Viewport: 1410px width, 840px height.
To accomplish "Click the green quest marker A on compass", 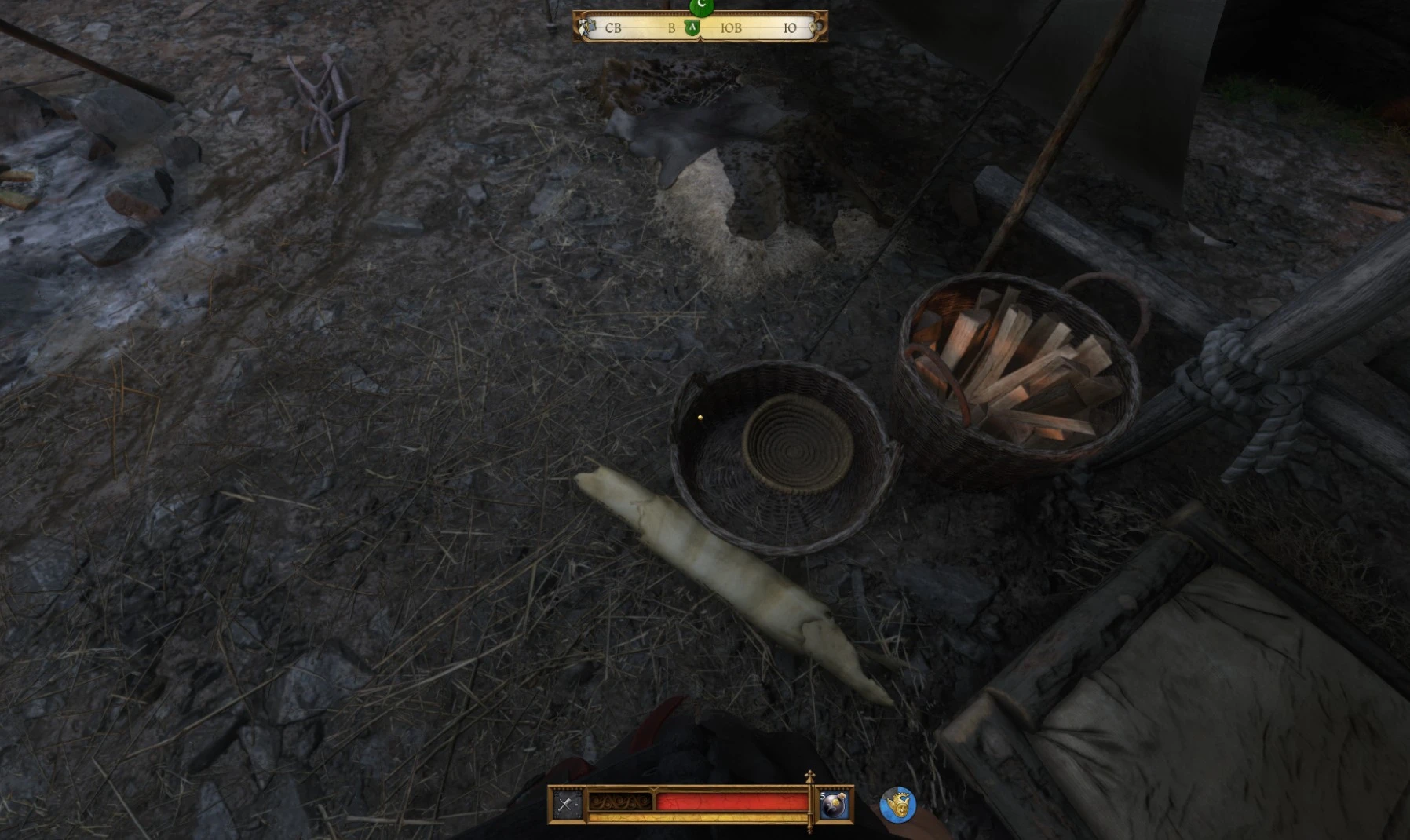I will click(x=692, y=28).
